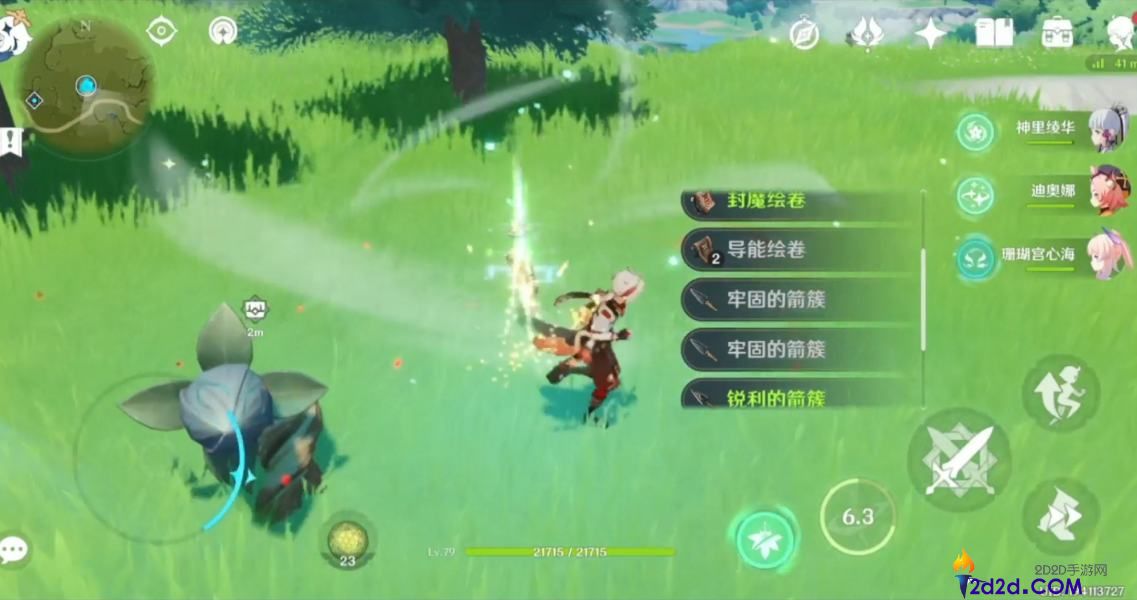Unleash the green elemental burst

766,541
